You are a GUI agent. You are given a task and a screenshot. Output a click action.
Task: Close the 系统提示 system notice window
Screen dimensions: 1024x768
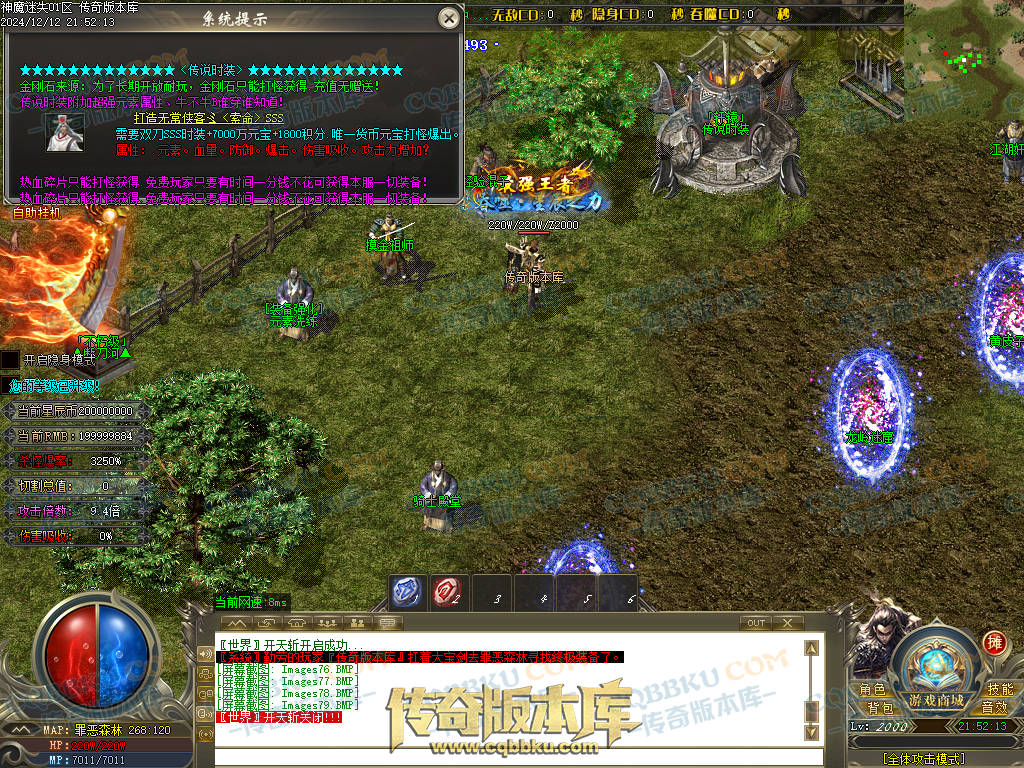coord(449,17)
